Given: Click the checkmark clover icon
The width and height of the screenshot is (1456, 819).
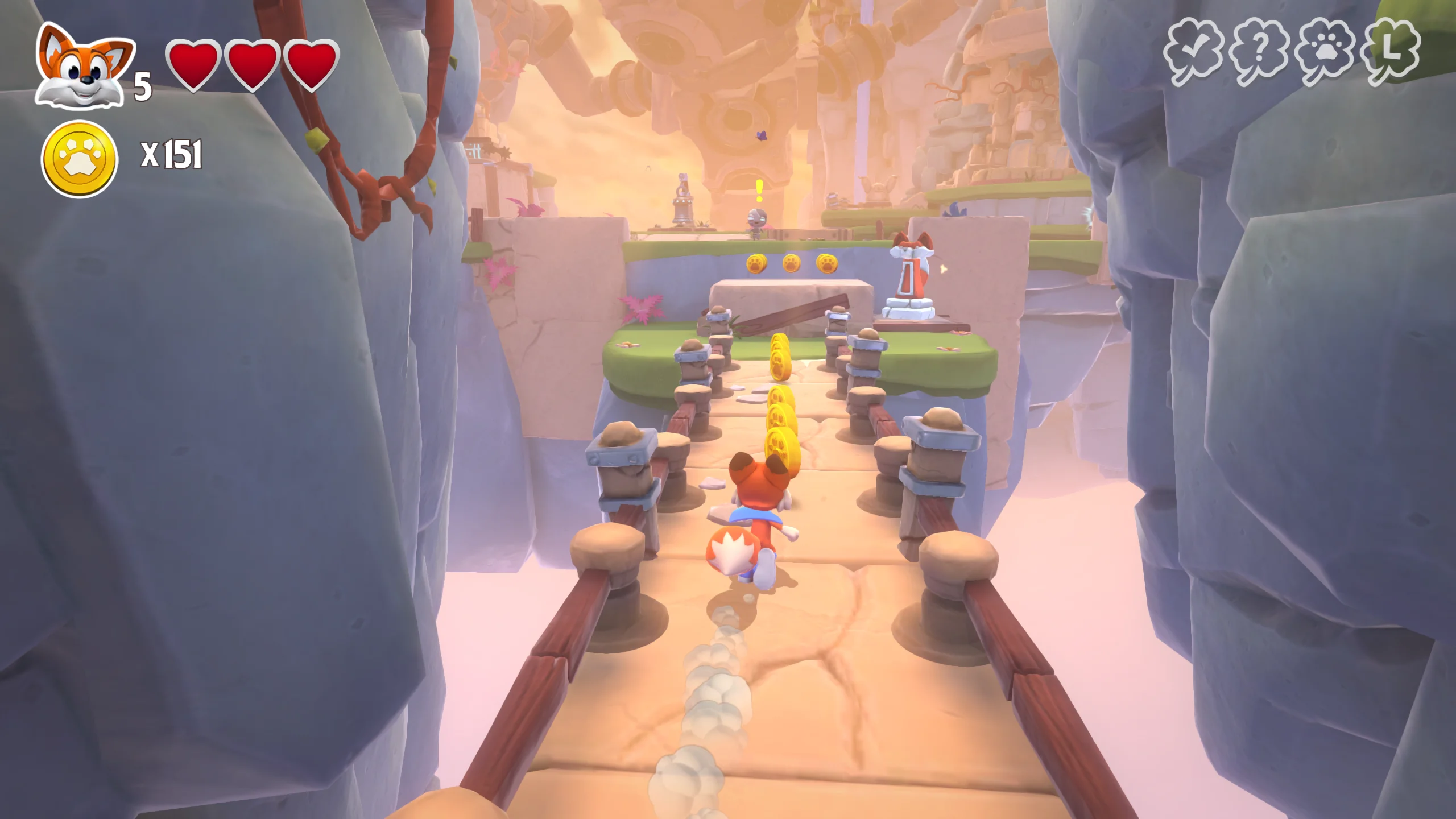Looking at the screenshot, I should 1193,52.
